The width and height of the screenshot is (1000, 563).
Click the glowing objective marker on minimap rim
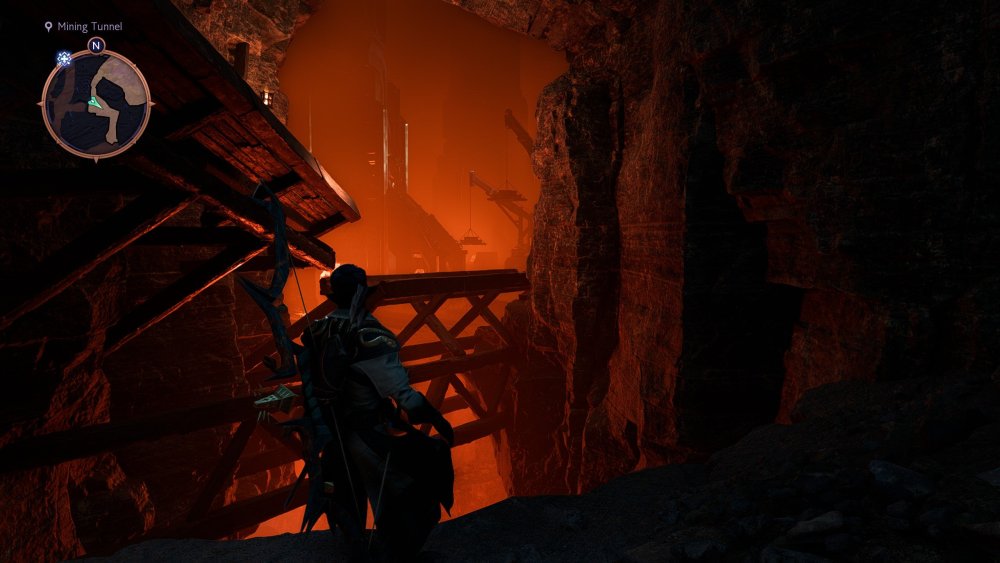[64, 59]
